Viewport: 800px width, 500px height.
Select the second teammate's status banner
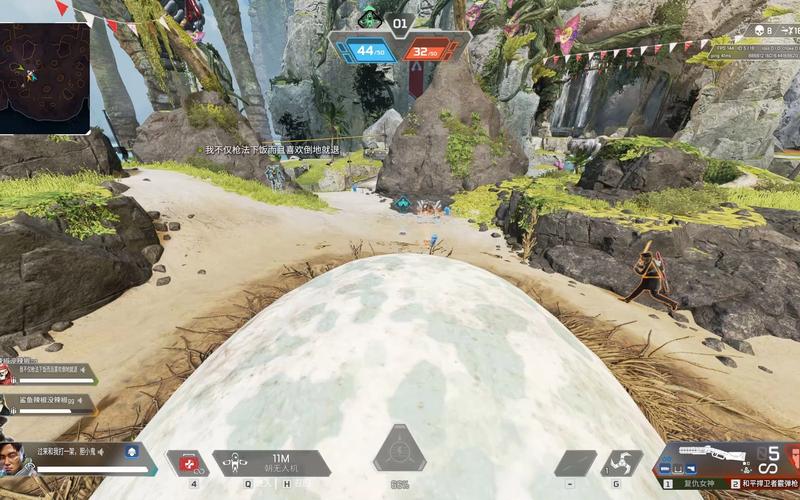pos(48,404)
